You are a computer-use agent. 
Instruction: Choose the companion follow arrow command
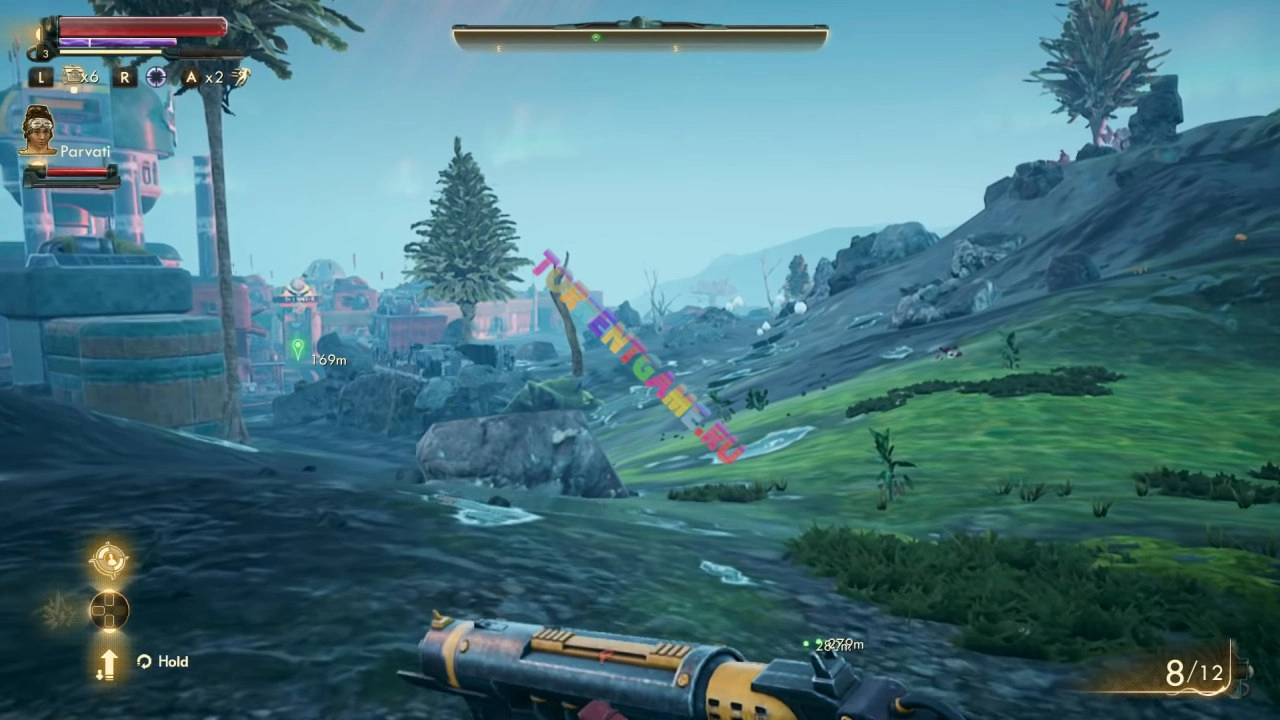point(108,662)
